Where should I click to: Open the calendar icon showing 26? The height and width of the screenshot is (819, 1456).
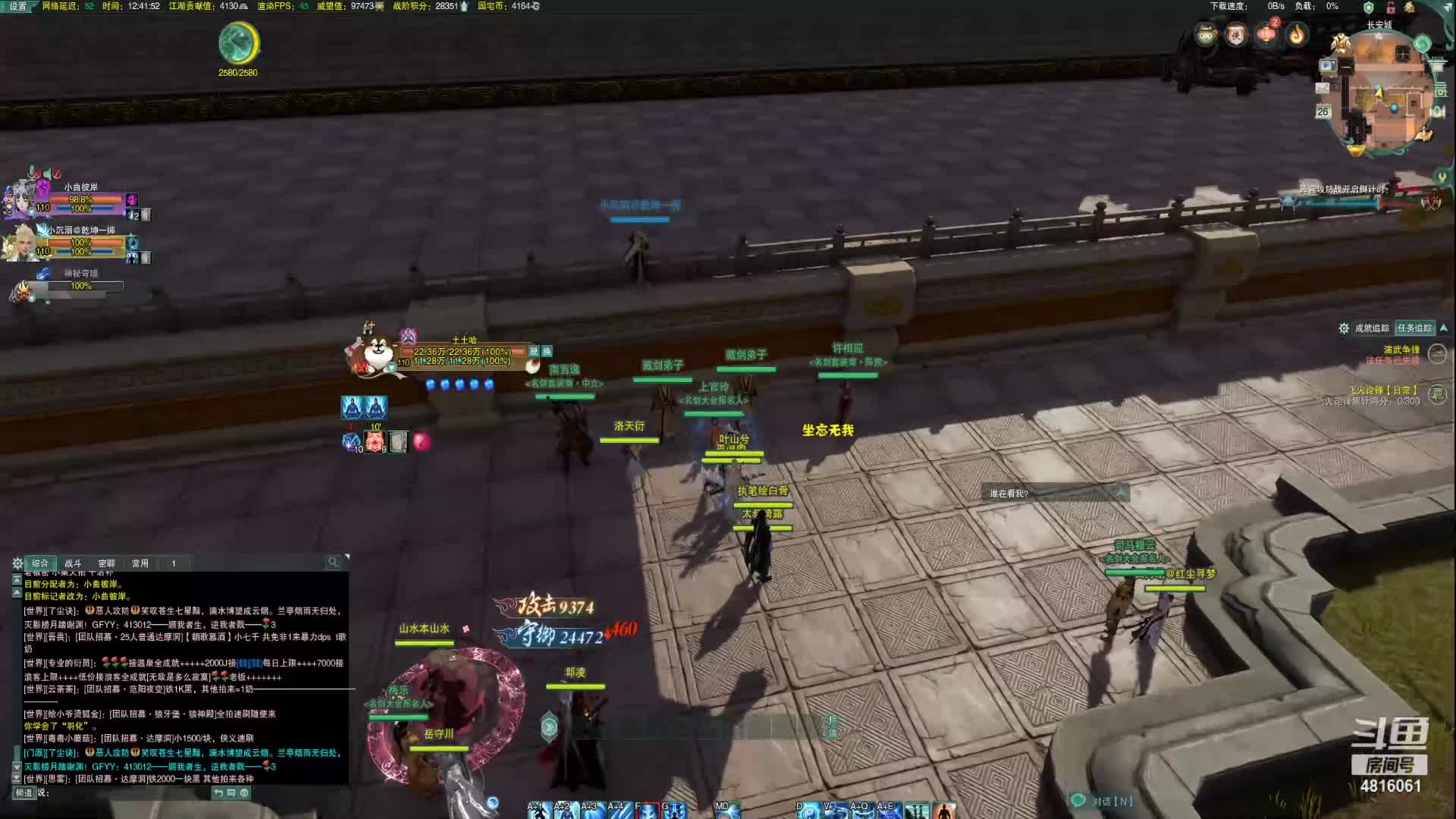(1323, 111)
